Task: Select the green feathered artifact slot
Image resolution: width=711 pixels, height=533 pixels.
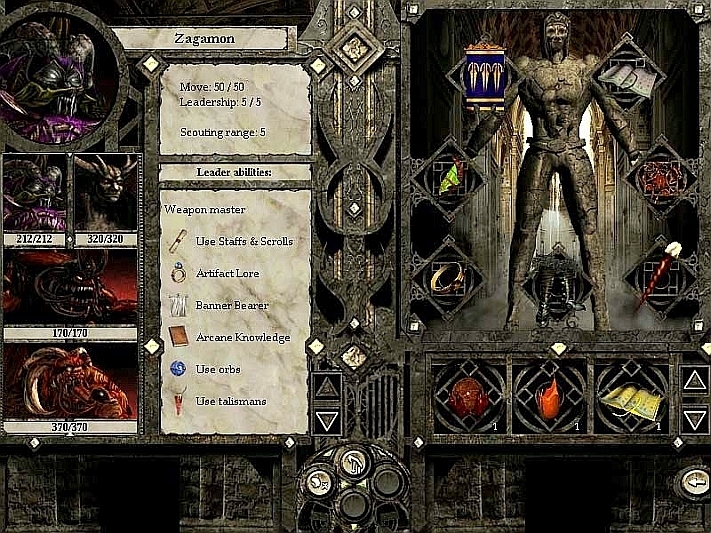Action: point(449,179)
